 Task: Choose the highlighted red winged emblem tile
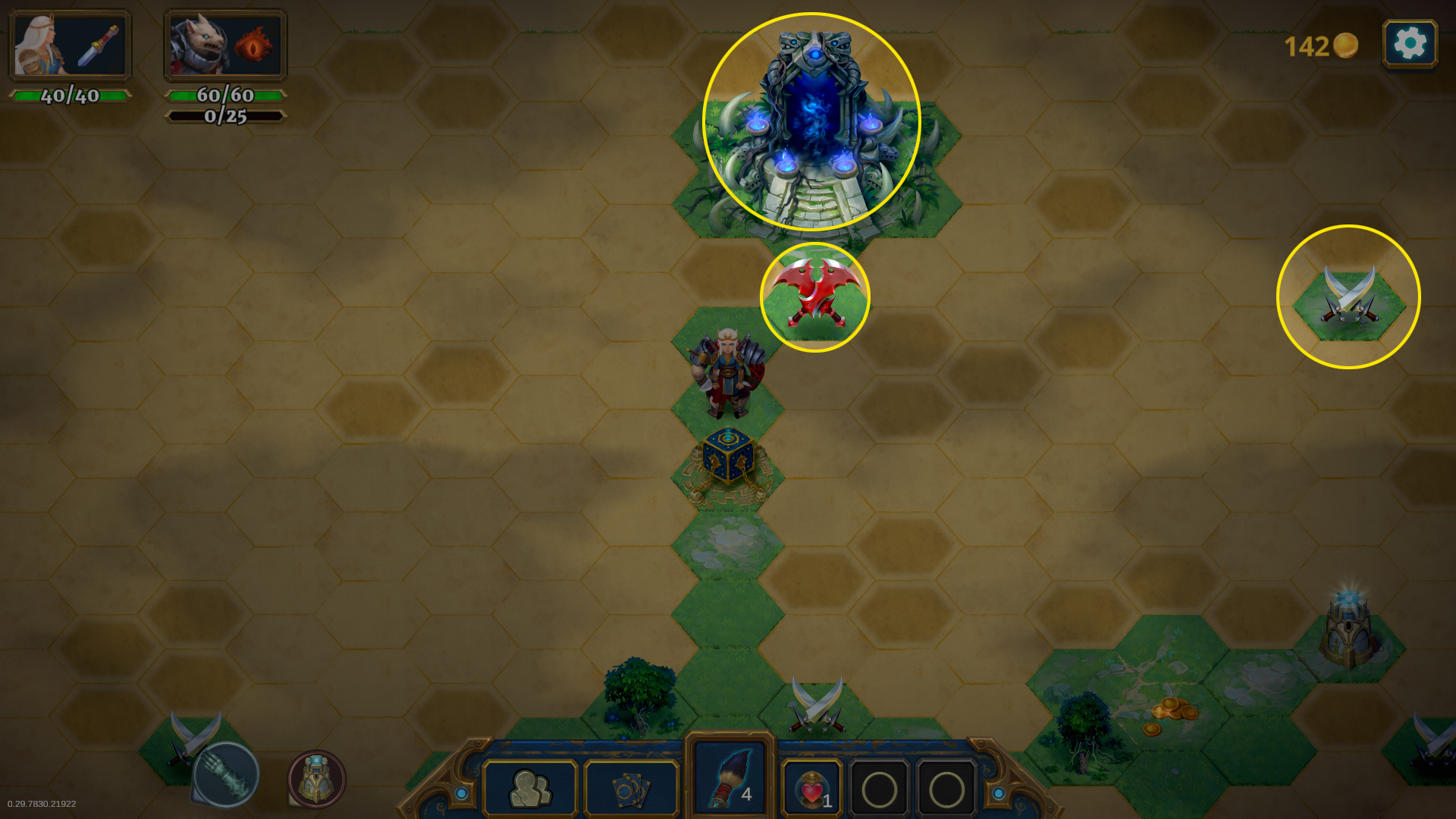815,297
